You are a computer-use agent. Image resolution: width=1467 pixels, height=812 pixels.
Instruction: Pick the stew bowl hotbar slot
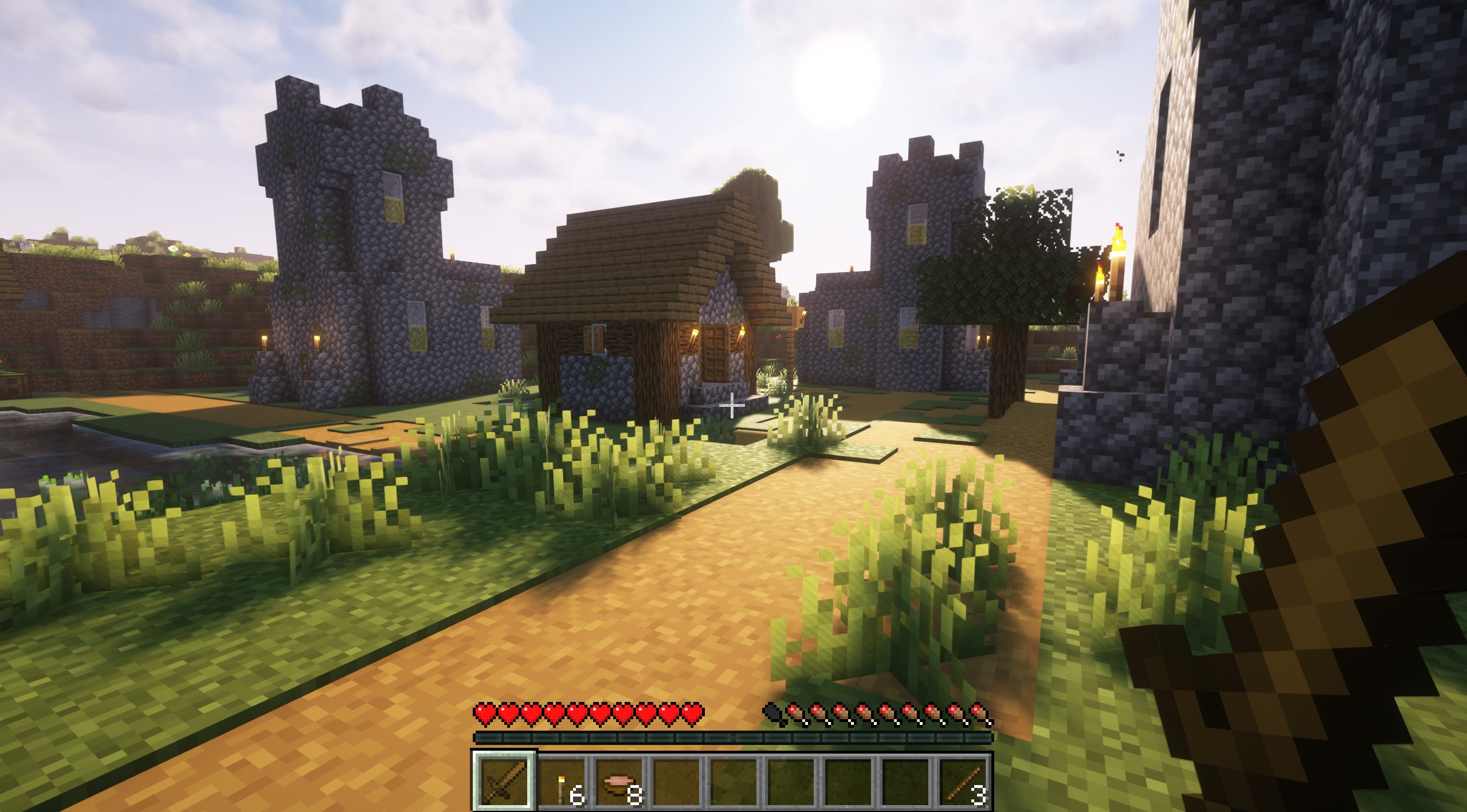(x=620, y=782)
